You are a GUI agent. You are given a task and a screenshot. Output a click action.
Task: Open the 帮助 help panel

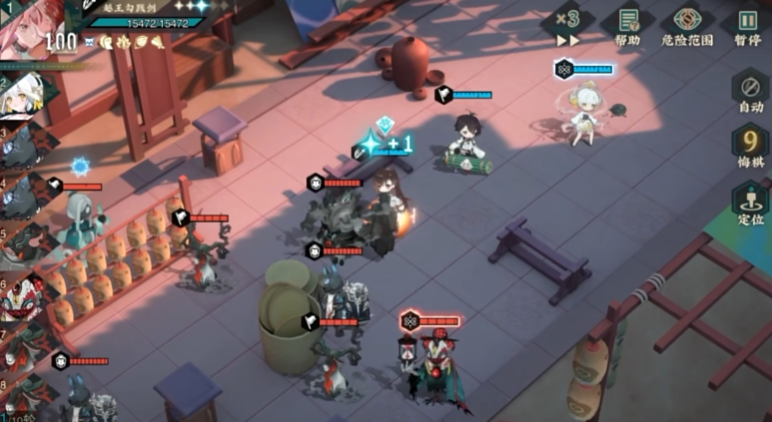coord(628,26)
